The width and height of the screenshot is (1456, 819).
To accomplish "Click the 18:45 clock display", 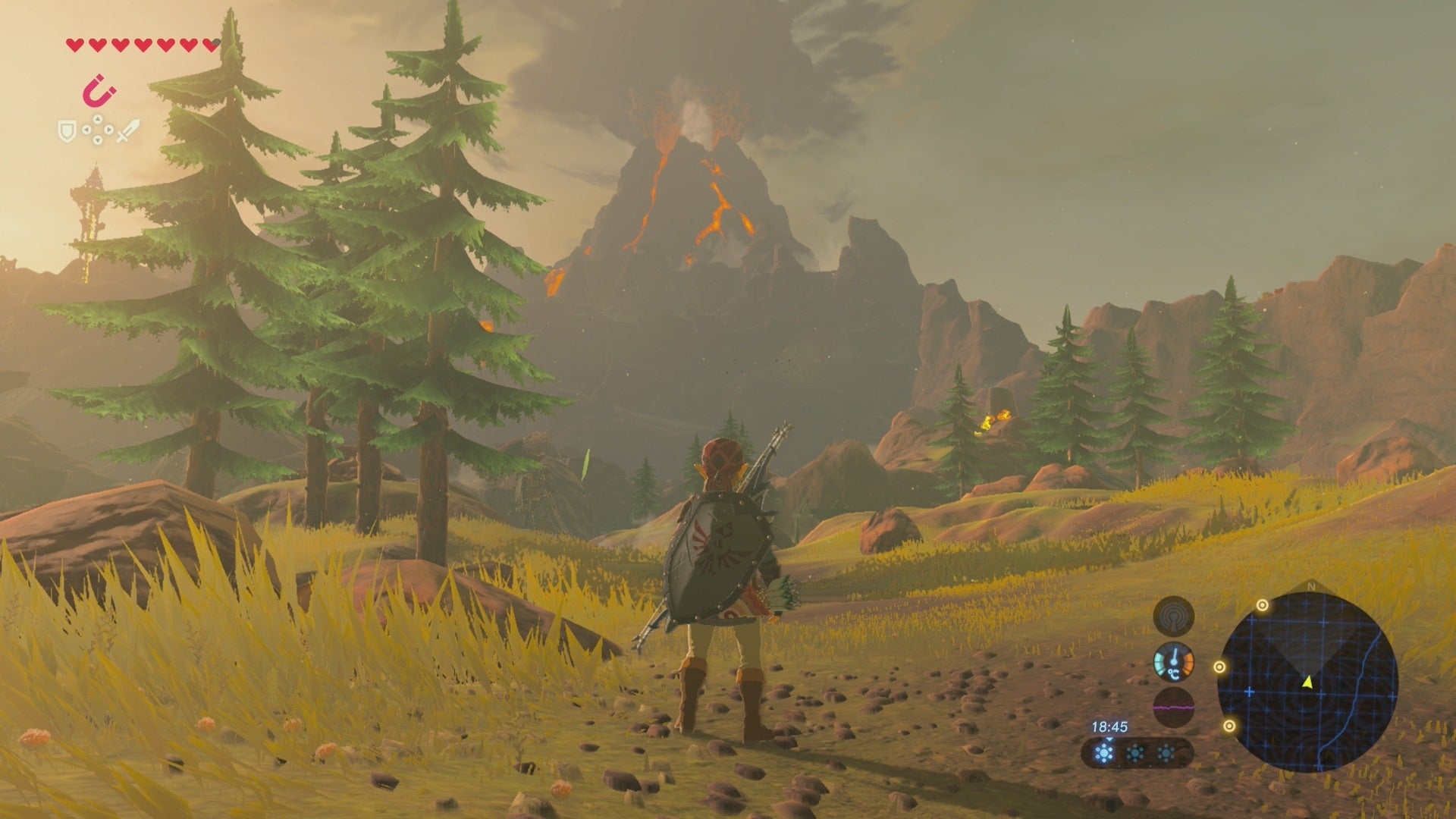I will [1110, 727].
